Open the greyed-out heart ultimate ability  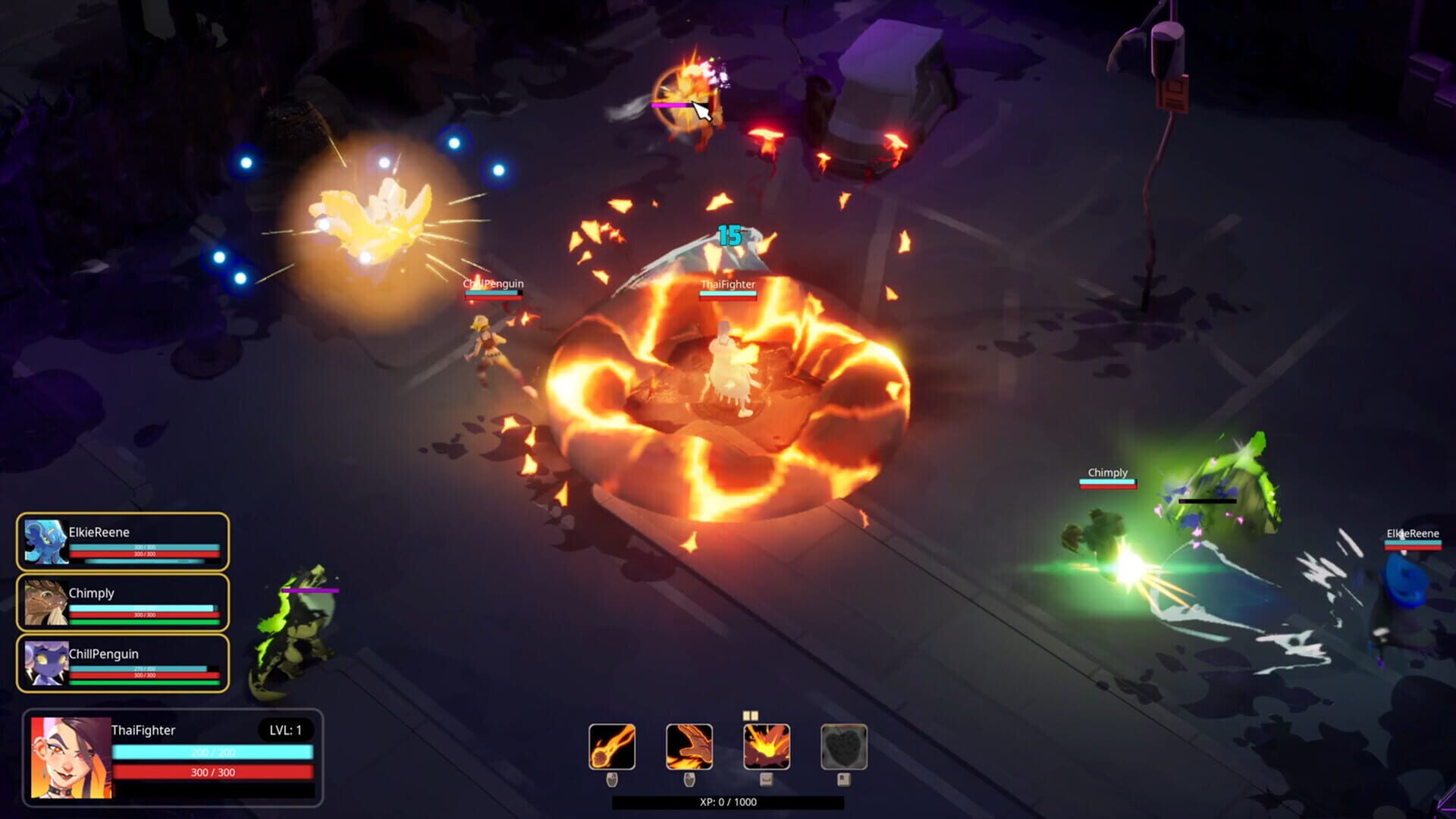[x=844, y=747]
